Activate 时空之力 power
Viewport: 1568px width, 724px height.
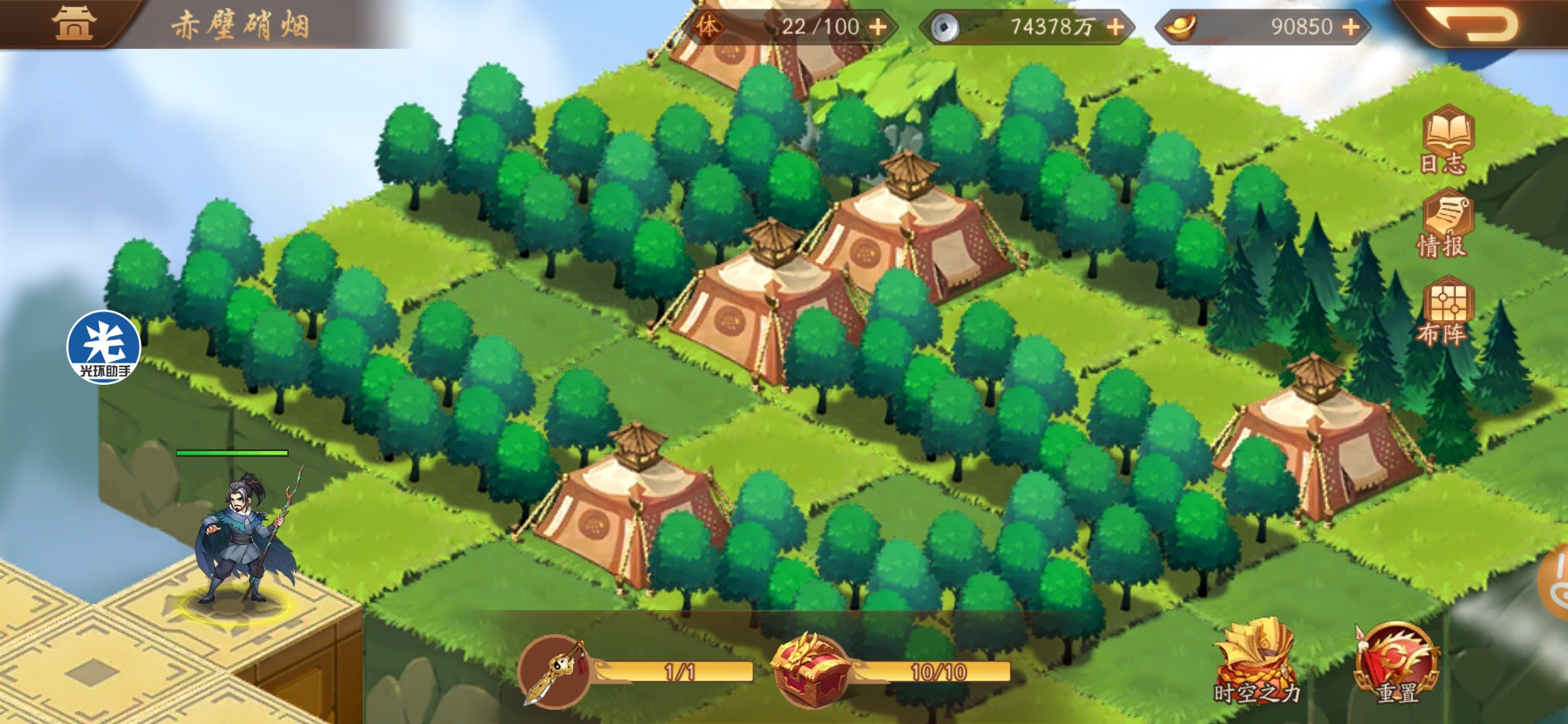pos(1255,660)
